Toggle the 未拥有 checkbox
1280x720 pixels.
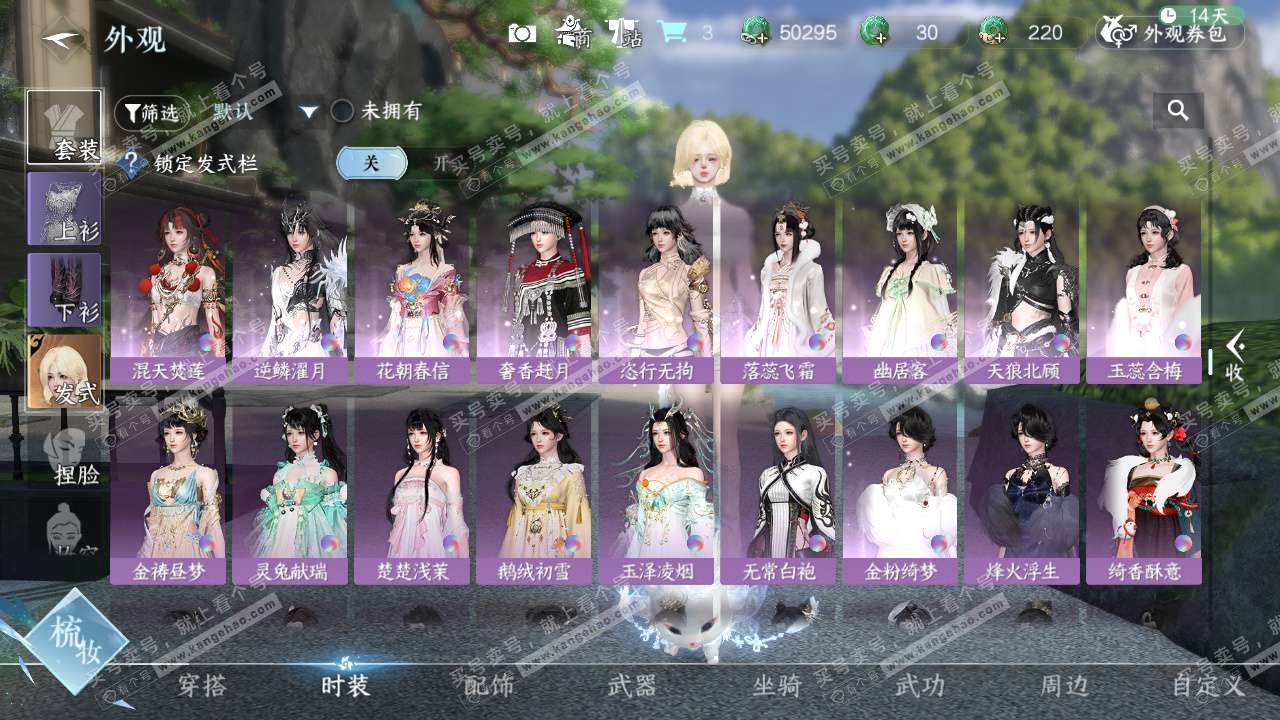tap(342, 111)
